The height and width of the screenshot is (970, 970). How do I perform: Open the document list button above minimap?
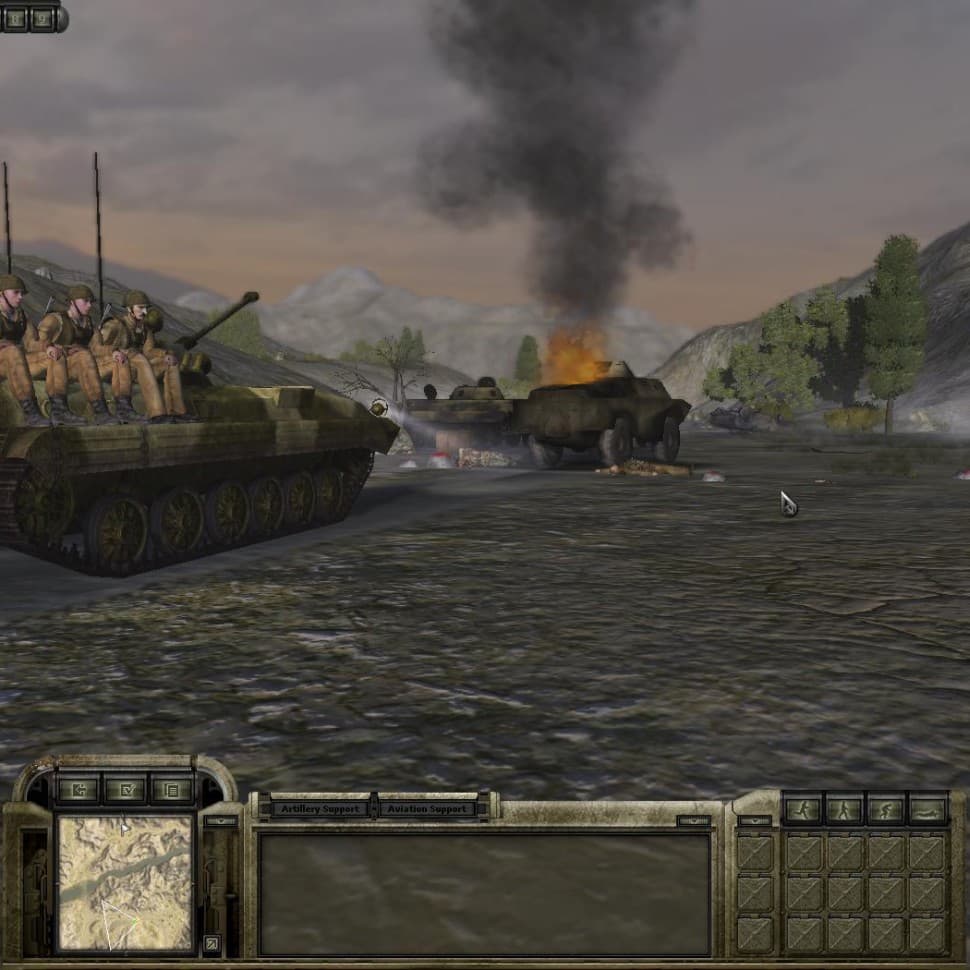click(173, 790)
